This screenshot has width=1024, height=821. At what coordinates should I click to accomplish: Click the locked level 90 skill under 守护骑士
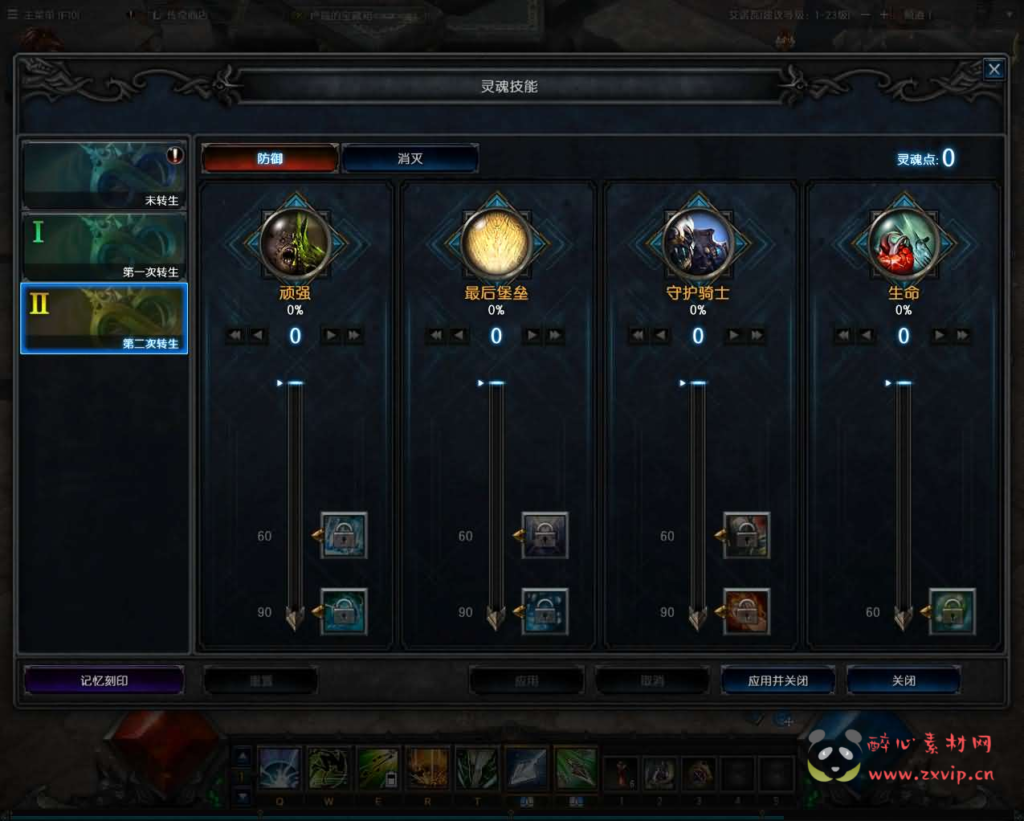click(x=746, y=612)
